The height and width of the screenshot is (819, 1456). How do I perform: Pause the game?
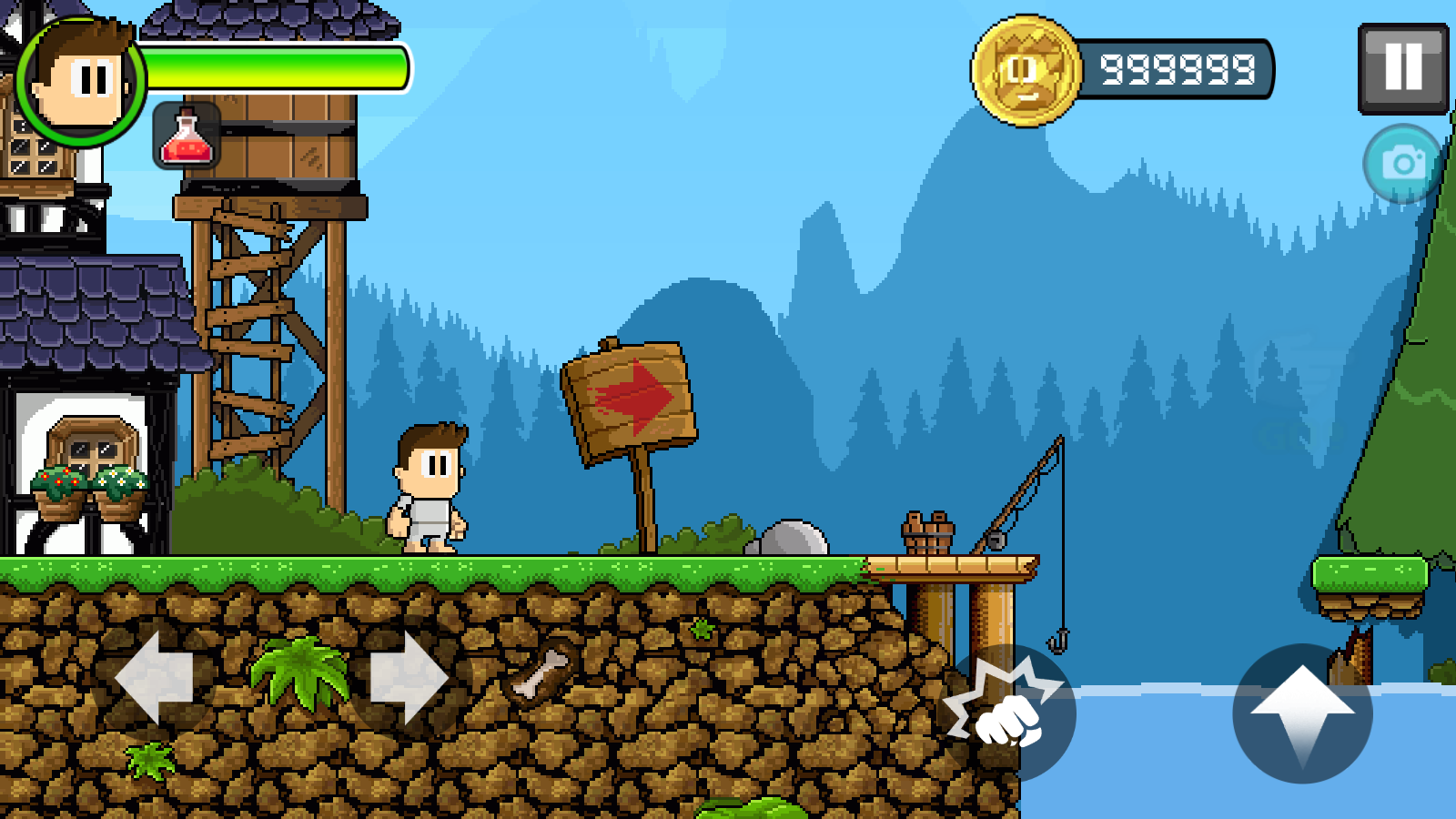click(1402, 68)
